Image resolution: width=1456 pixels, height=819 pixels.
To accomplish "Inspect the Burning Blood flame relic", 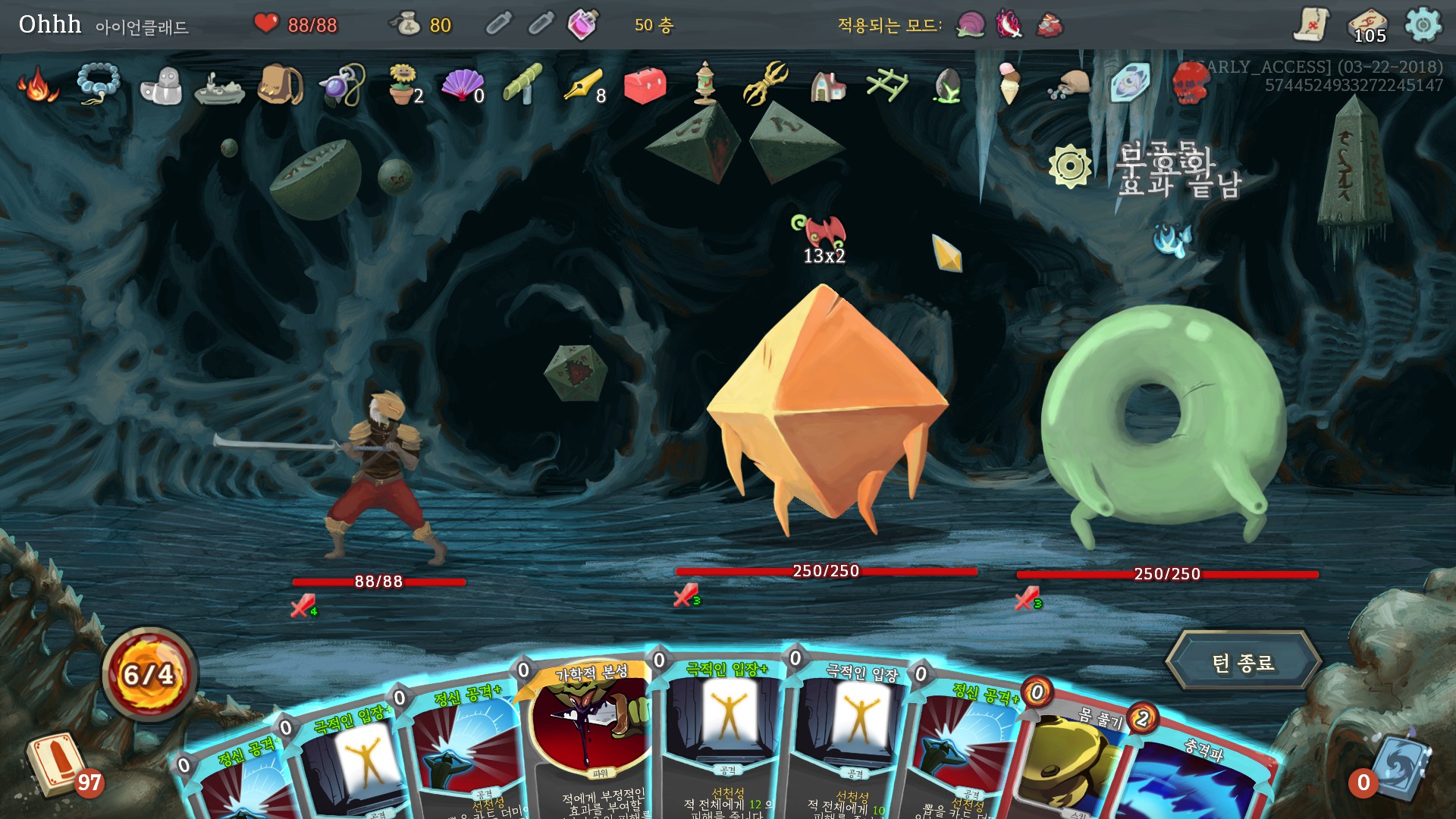I will [x=36, y=84].
